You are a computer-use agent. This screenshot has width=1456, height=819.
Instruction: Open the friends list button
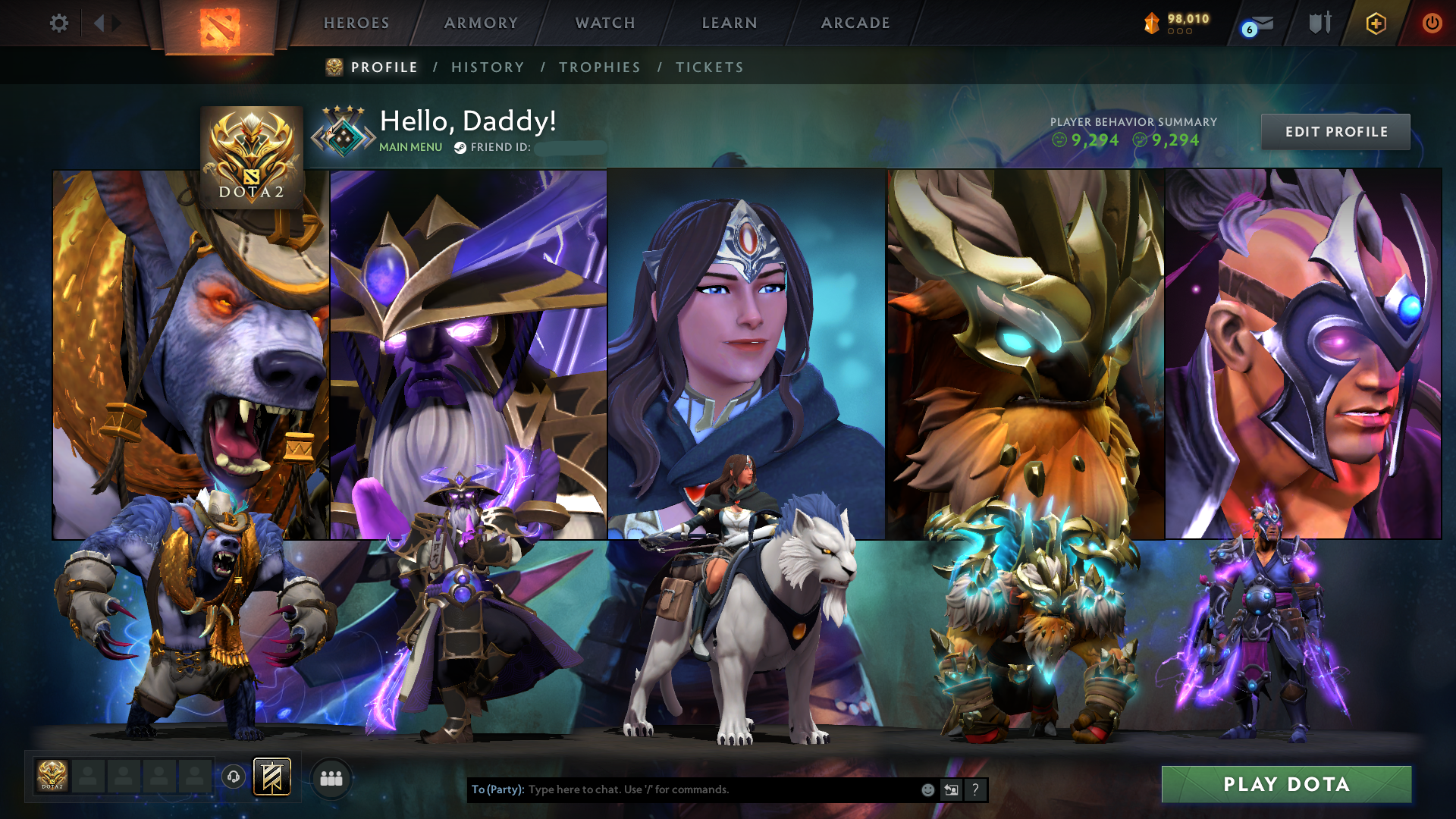point(331,778)
